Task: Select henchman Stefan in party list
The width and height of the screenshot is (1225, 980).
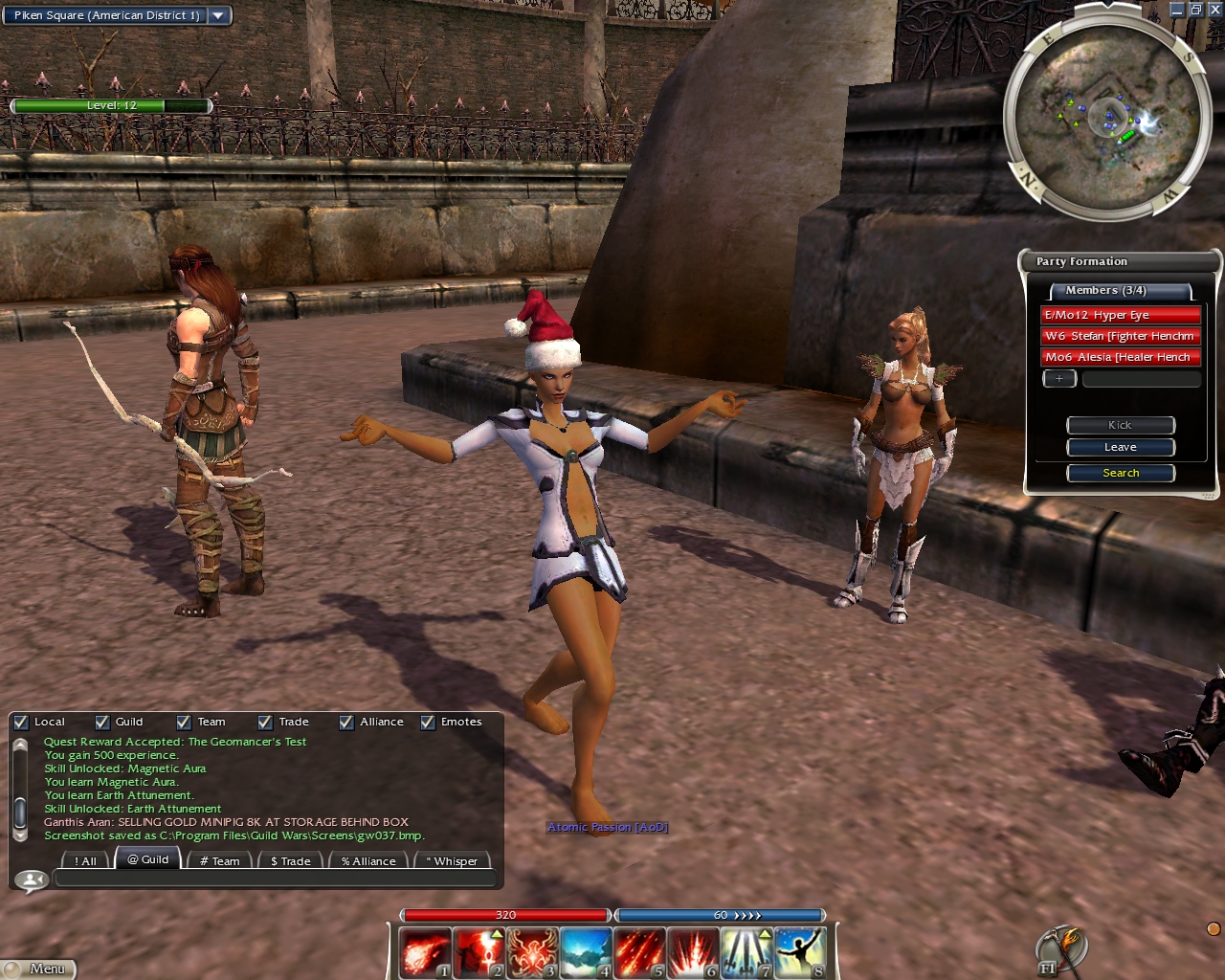Action: 1120,336
